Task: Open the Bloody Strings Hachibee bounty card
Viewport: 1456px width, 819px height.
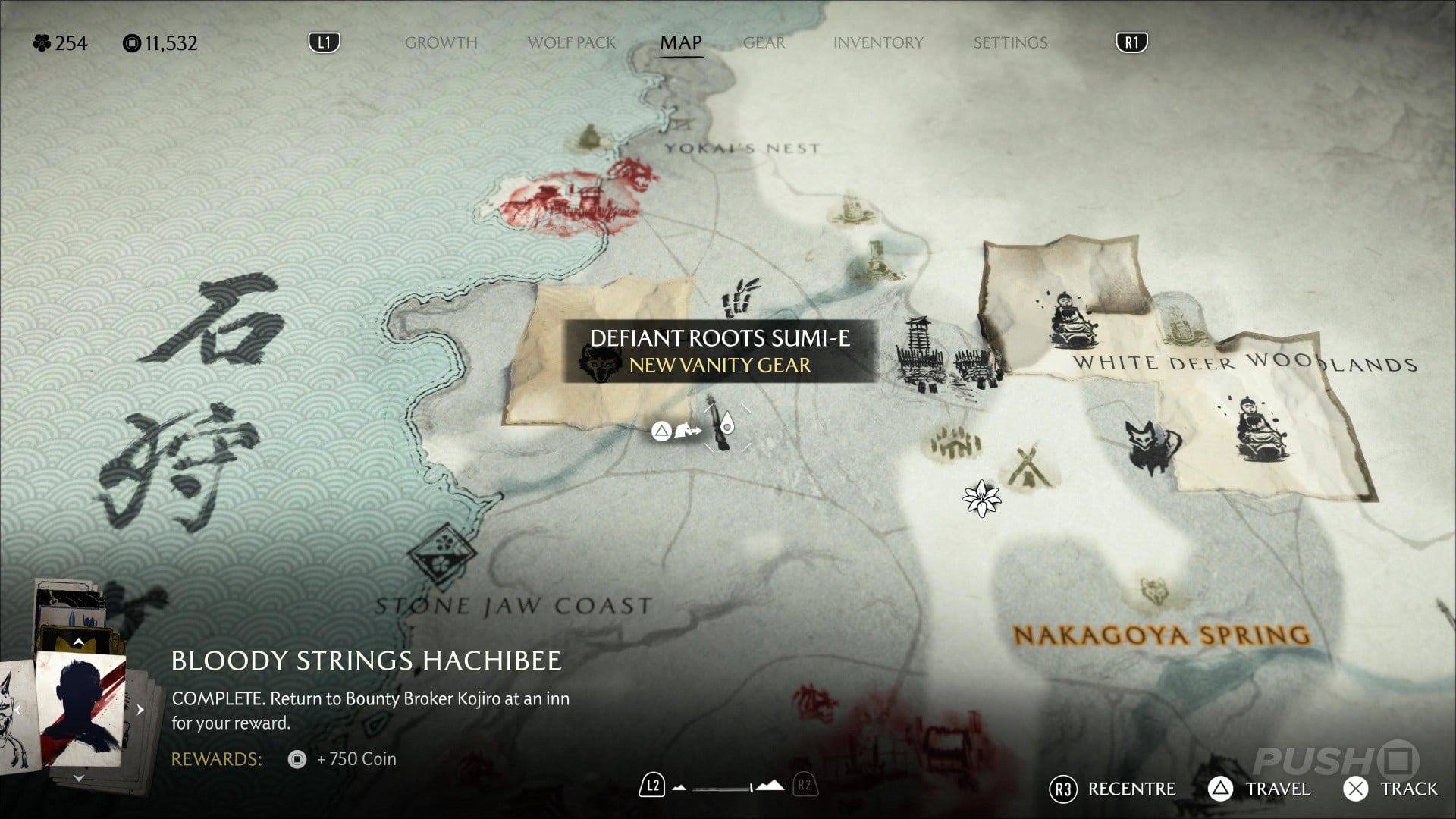Action: [x=80, y=709]
